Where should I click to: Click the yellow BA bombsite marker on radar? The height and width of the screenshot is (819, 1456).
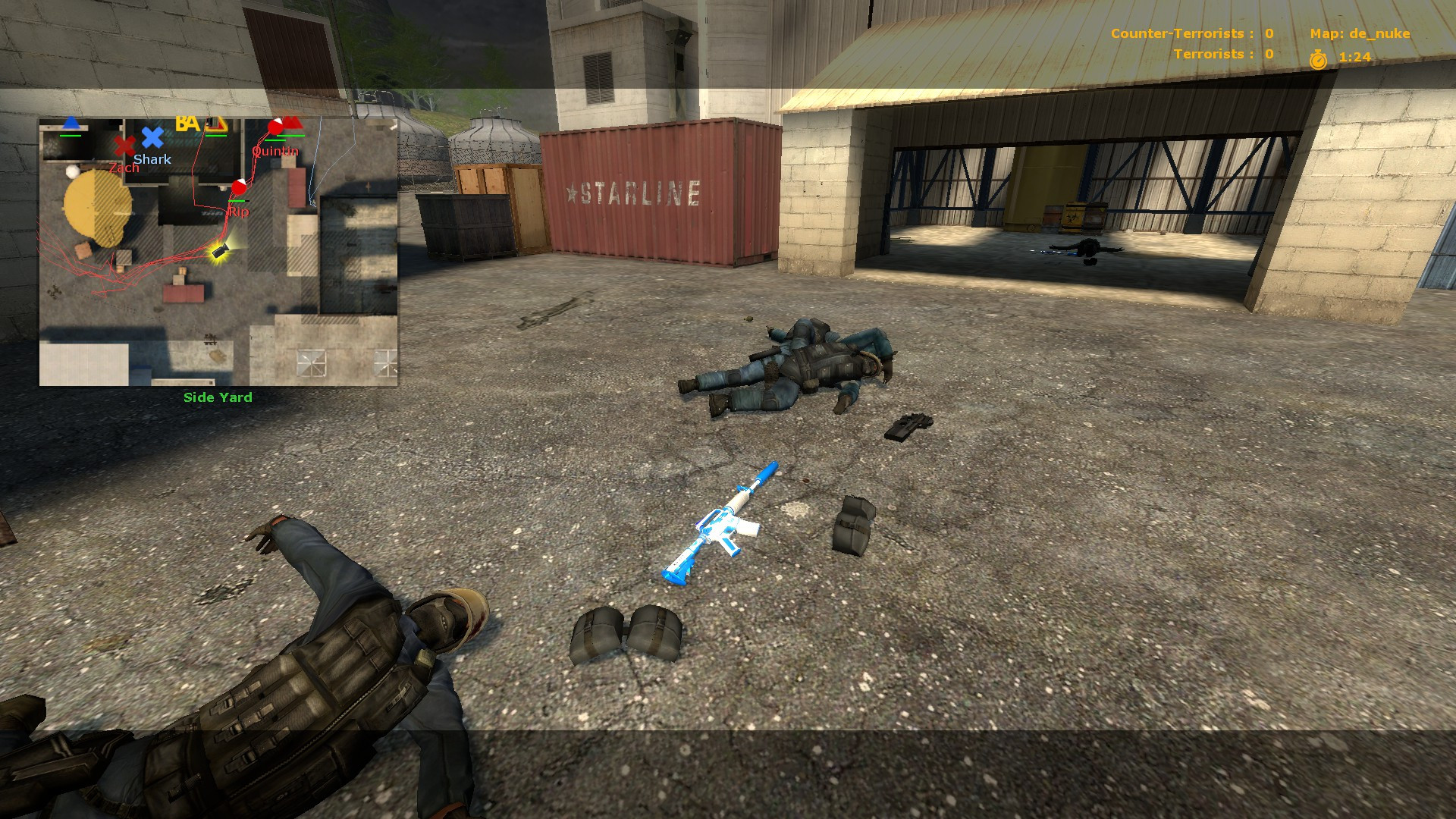(187, 124)
